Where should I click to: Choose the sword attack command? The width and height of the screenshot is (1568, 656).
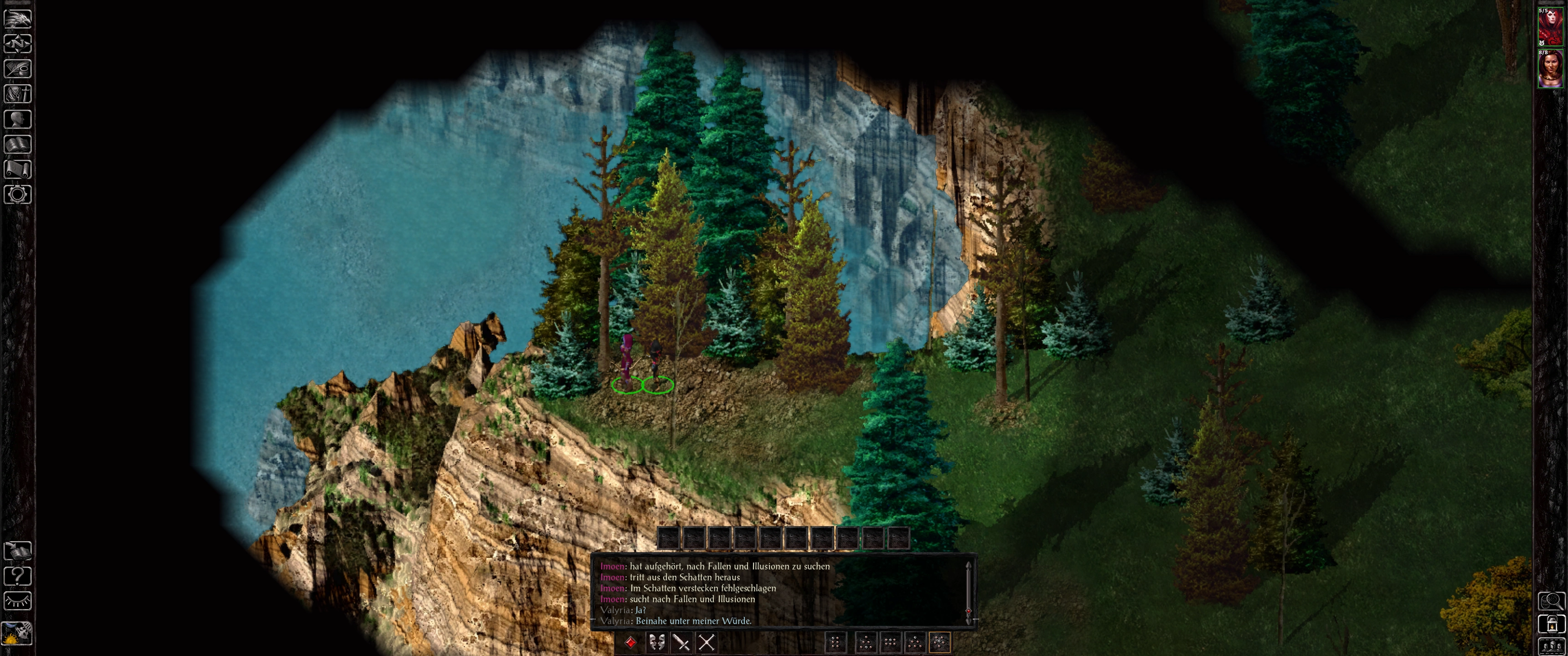tap(681, 642)
